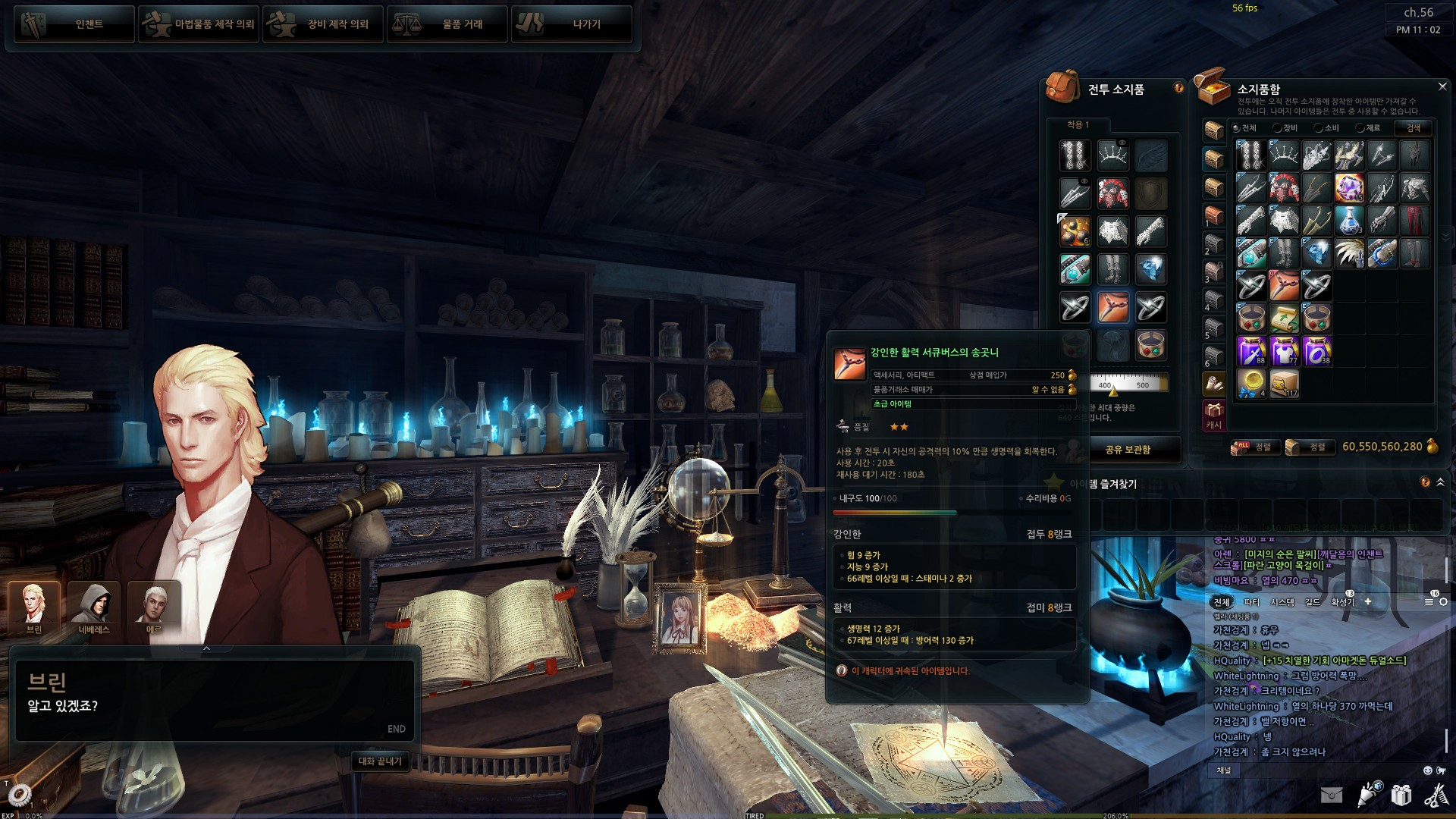
Task: Open the 공유 보관함 shared storage
Action: click(1128, 450)
